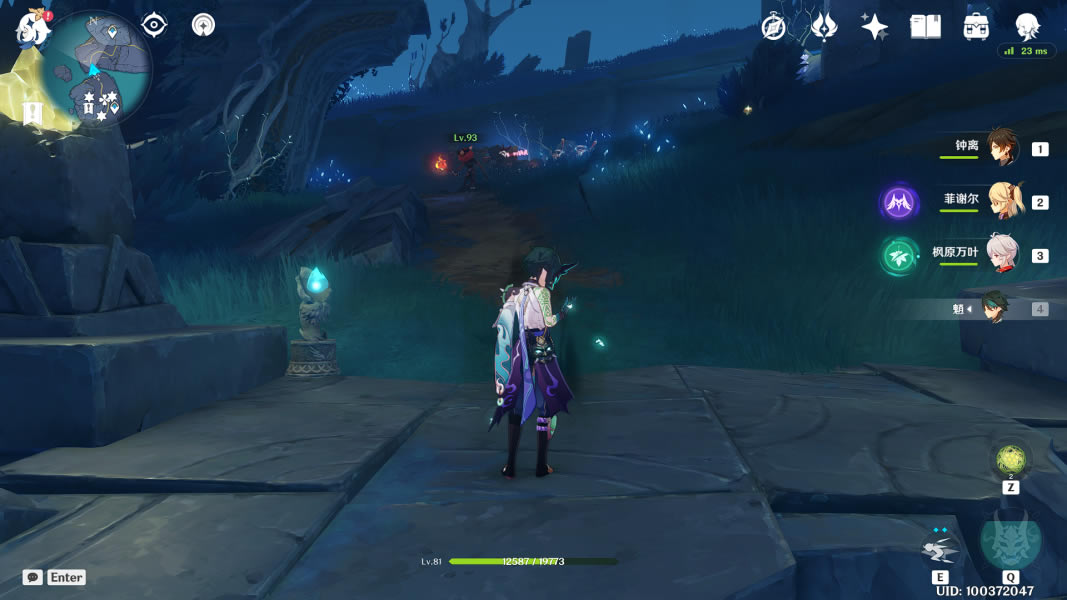
Task: Switch to party member 菲谢尔
Action: pyautogui.click(x=1002, y=201)
